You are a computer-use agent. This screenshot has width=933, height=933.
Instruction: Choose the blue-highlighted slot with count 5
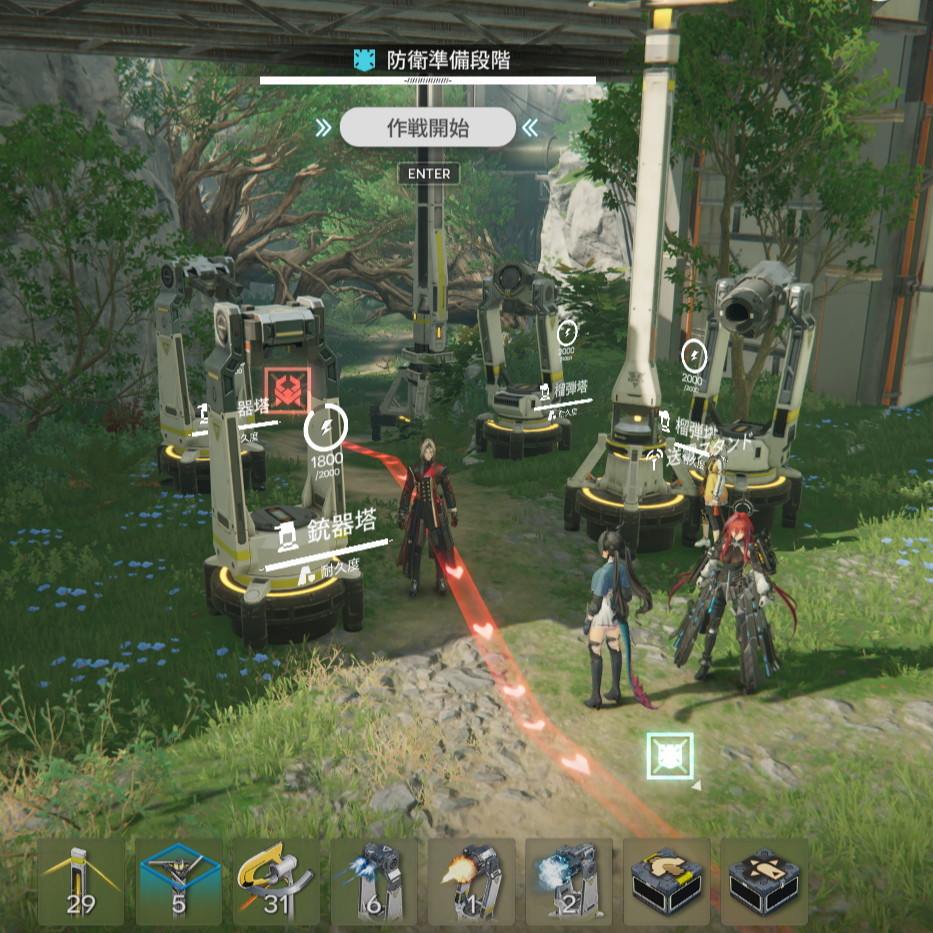(x=179, y=881)
